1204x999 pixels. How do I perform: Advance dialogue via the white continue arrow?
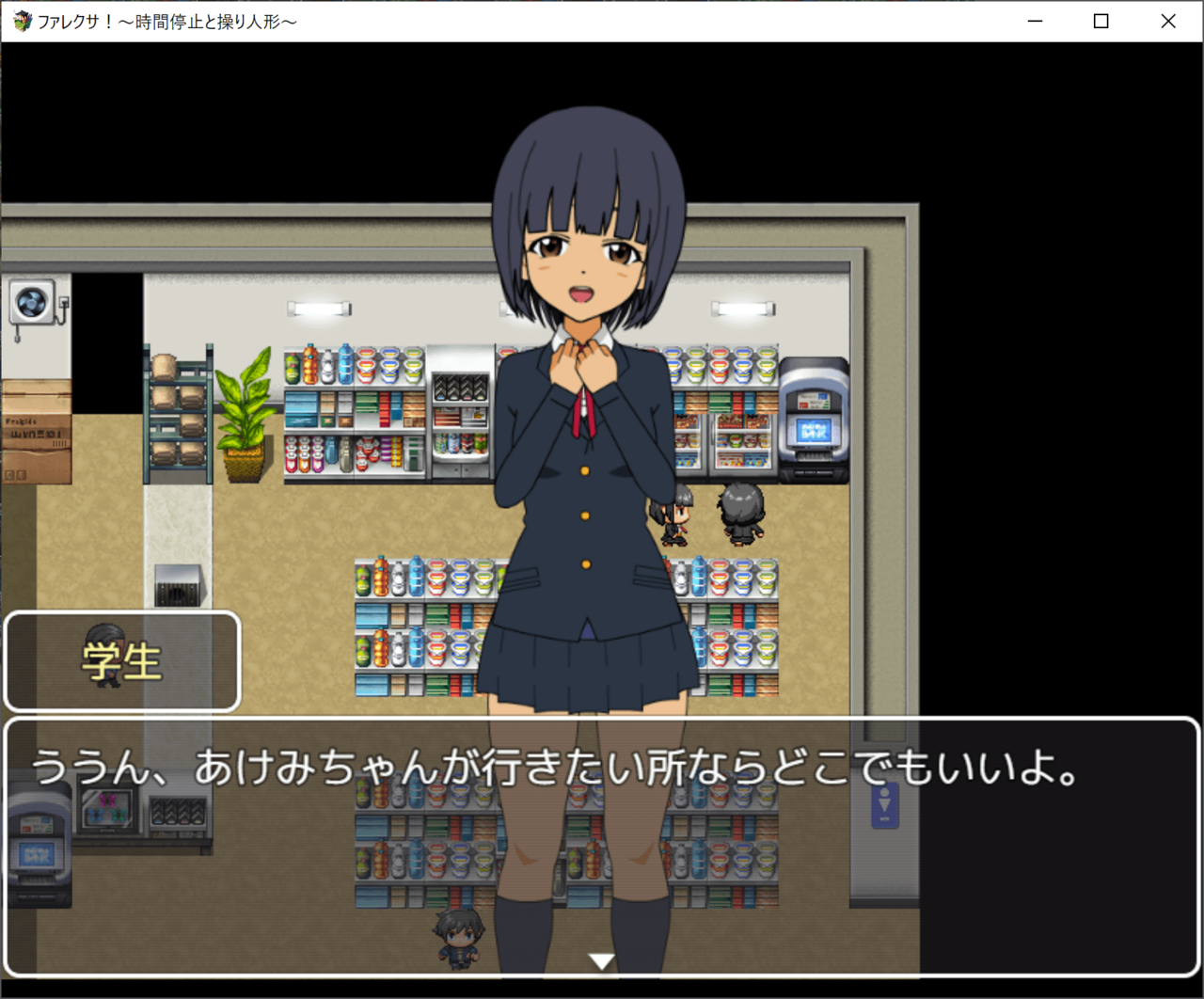tap(601, 960)
